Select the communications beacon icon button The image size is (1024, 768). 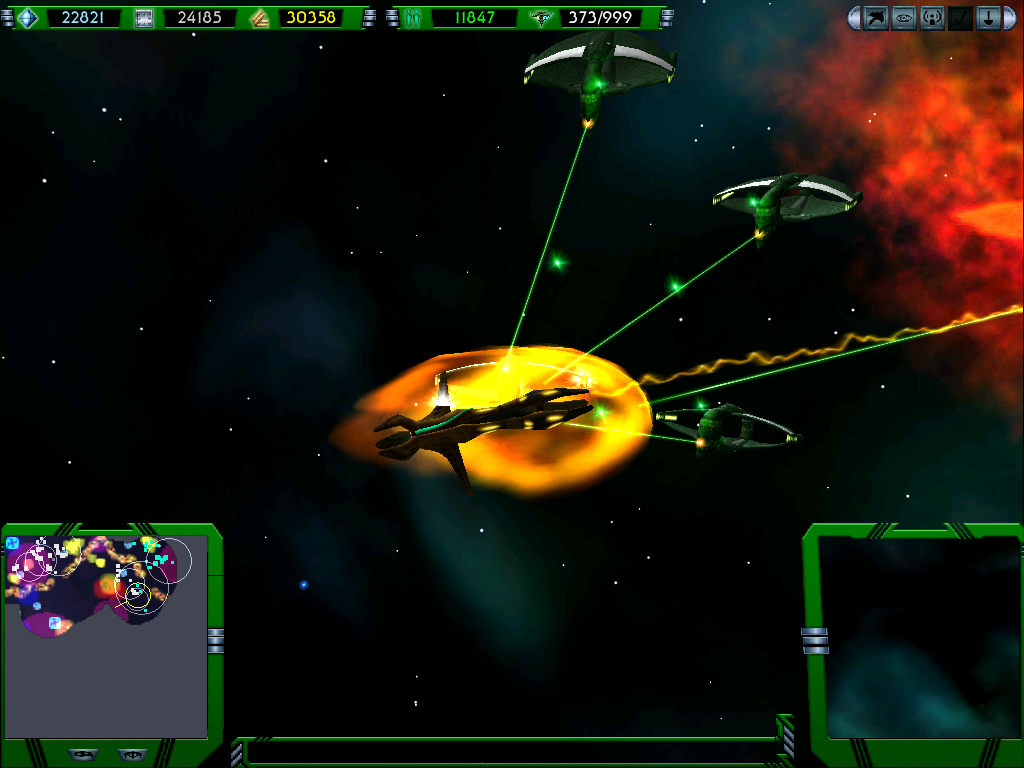(932, 18)
